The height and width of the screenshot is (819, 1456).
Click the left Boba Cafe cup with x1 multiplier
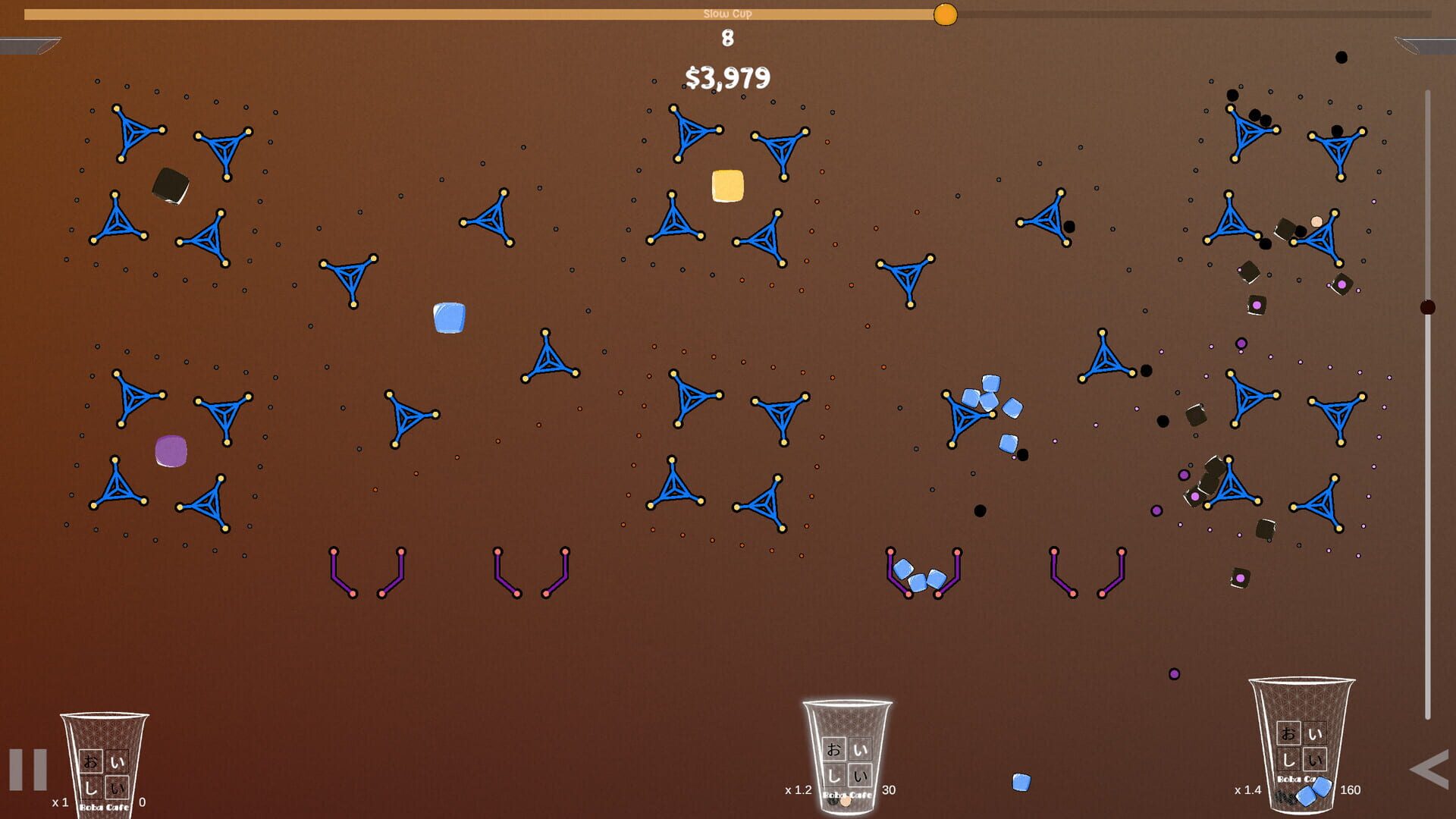tap(106, 766)
